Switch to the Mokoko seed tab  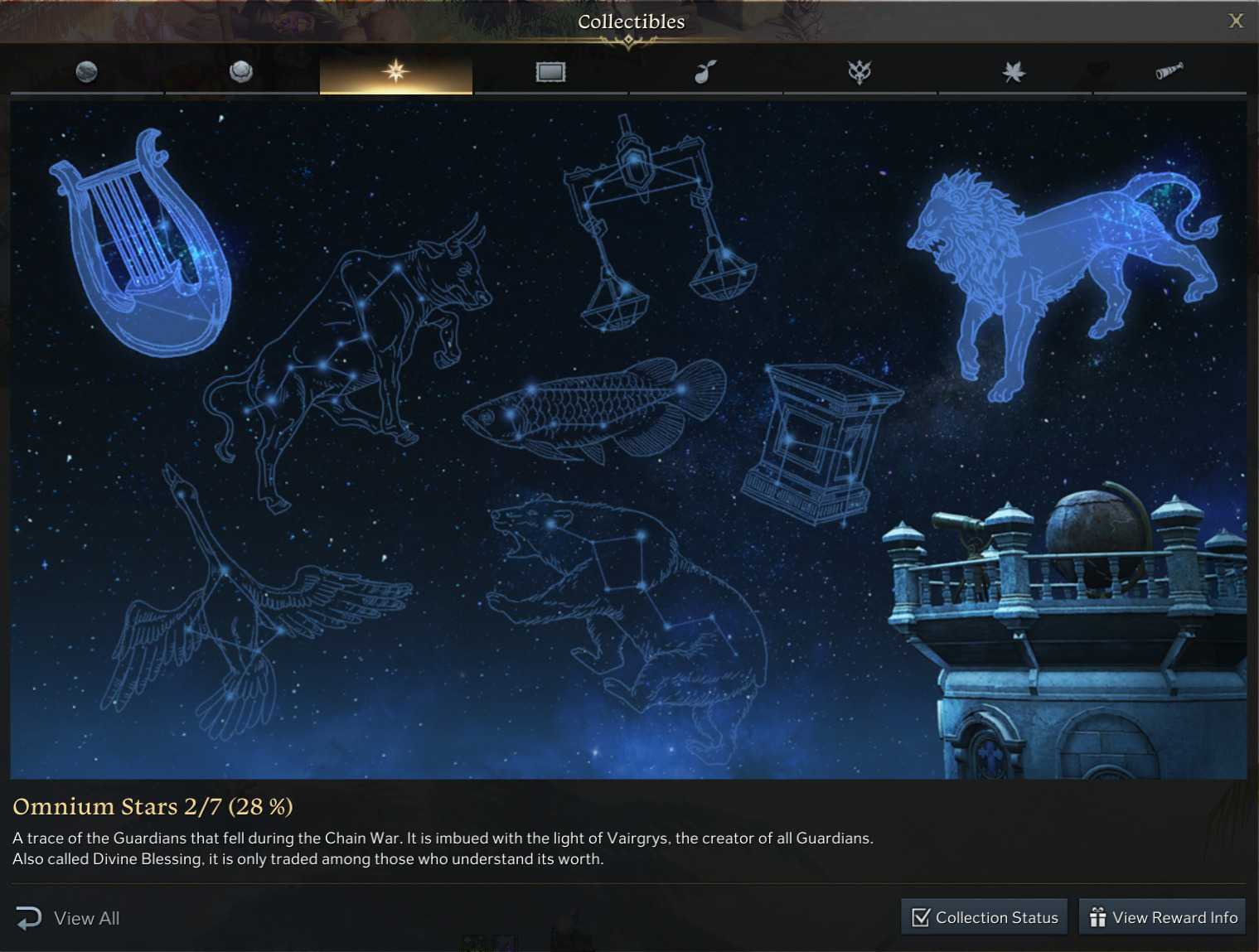pos(705,72)
